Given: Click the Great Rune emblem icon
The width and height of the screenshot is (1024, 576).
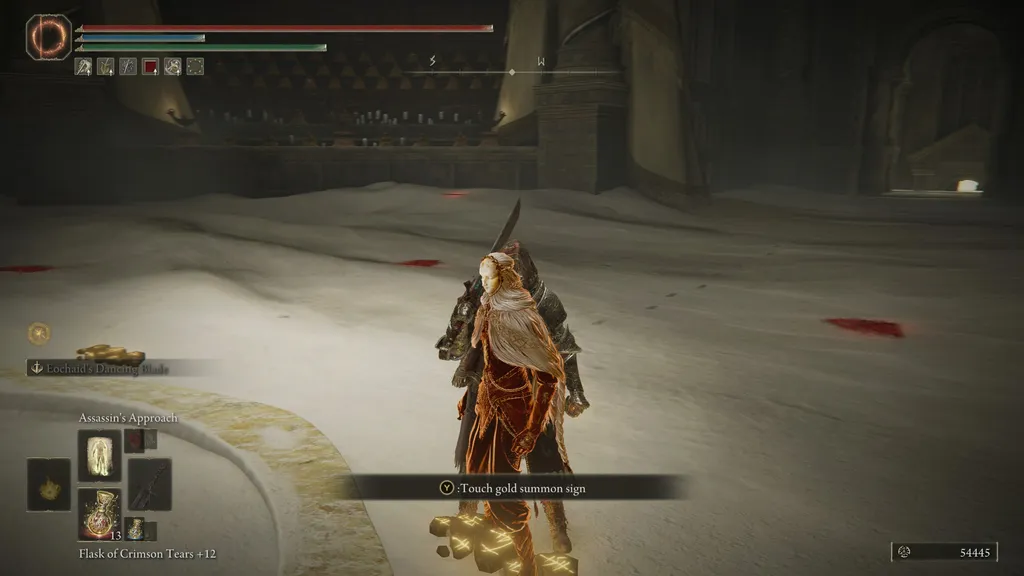Looking at the screenshot, I should pyautogui.click(x=49, y=38).
